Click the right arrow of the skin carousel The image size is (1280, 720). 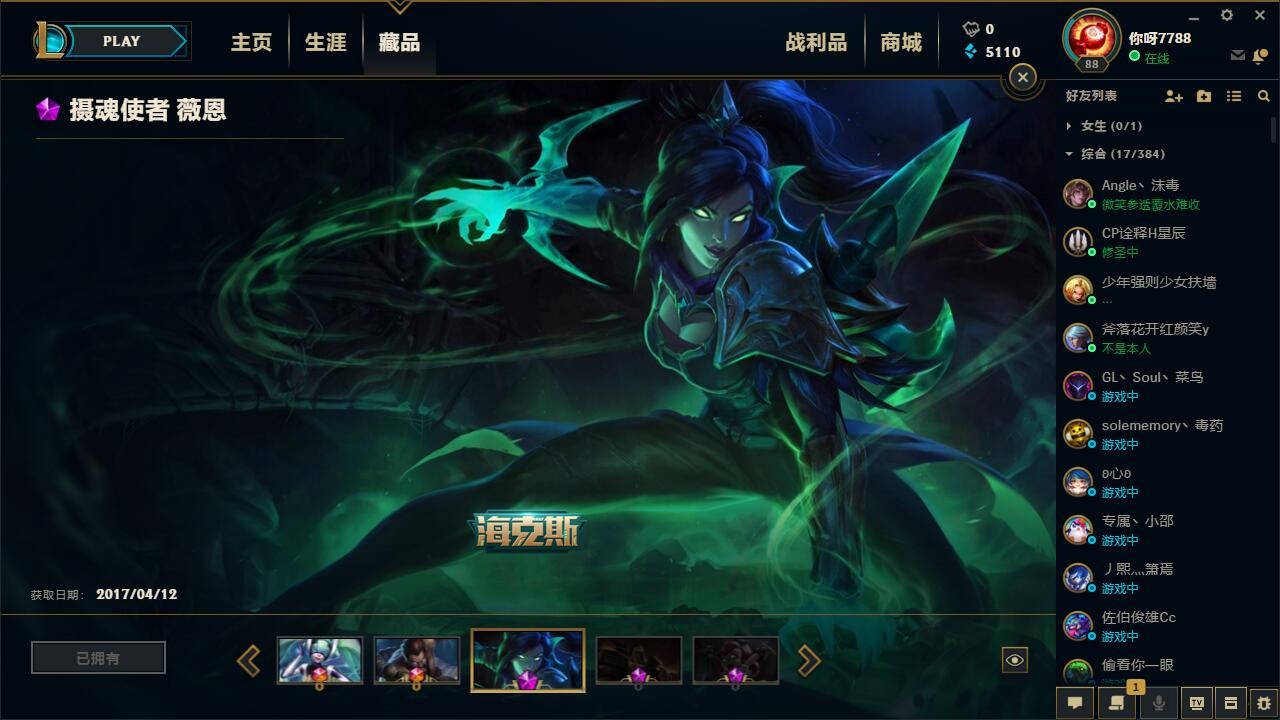click(x=808, y=660)
